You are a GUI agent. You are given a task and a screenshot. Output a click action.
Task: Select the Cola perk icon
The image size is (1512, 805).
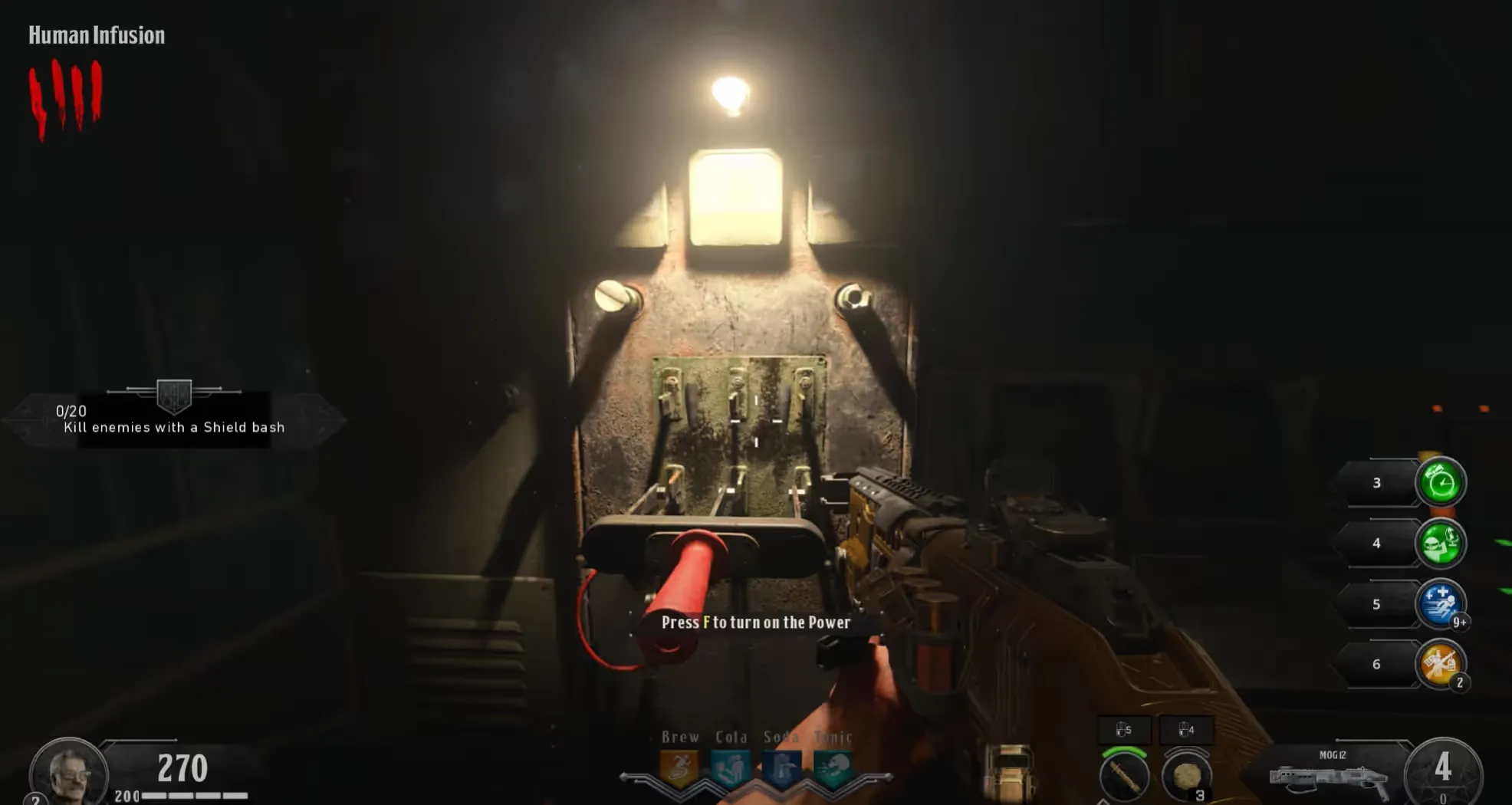pos(730,768)
